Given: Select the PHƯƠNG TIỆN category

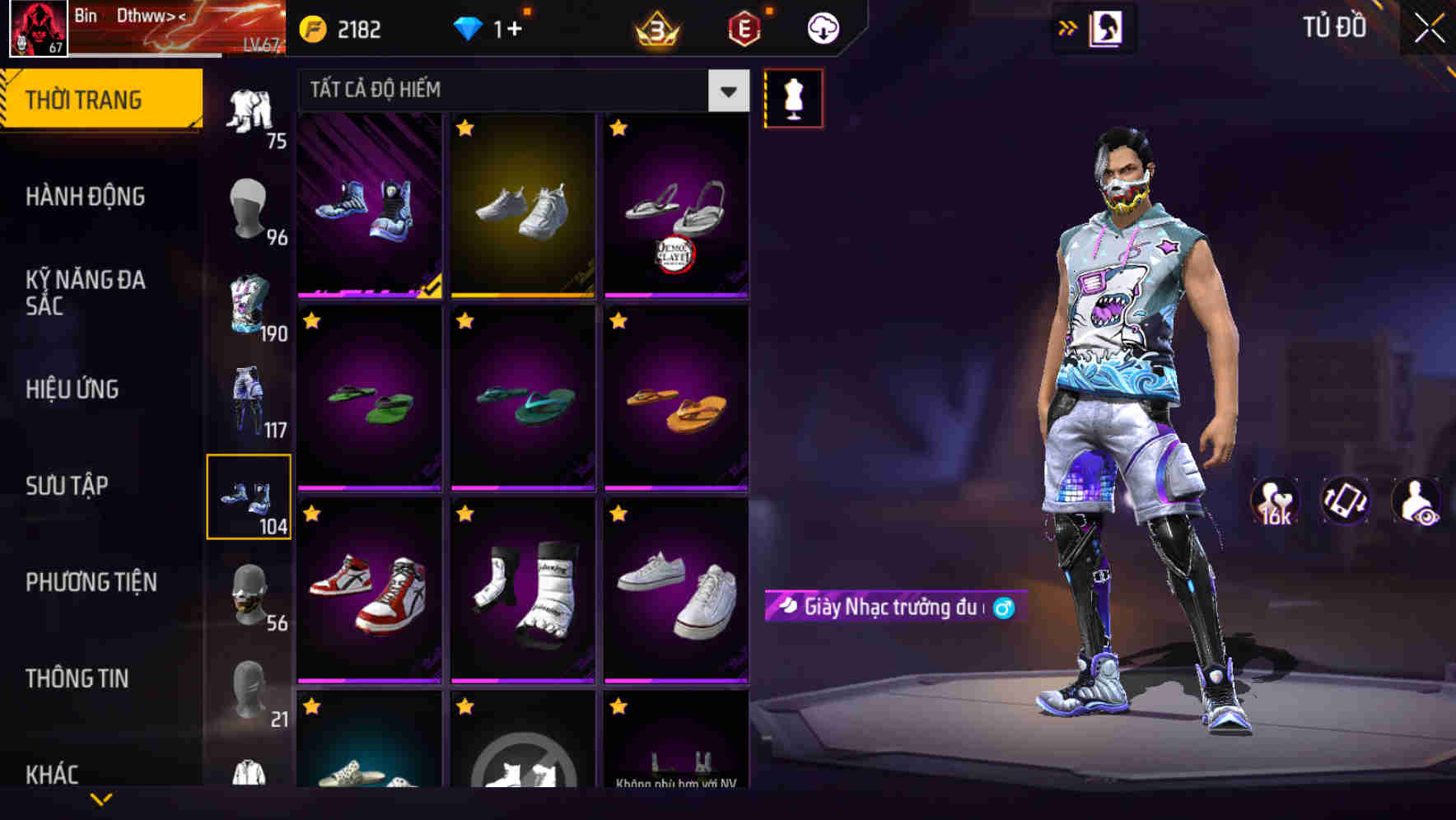Looking at the screenshot, I should tap(91, 582).
